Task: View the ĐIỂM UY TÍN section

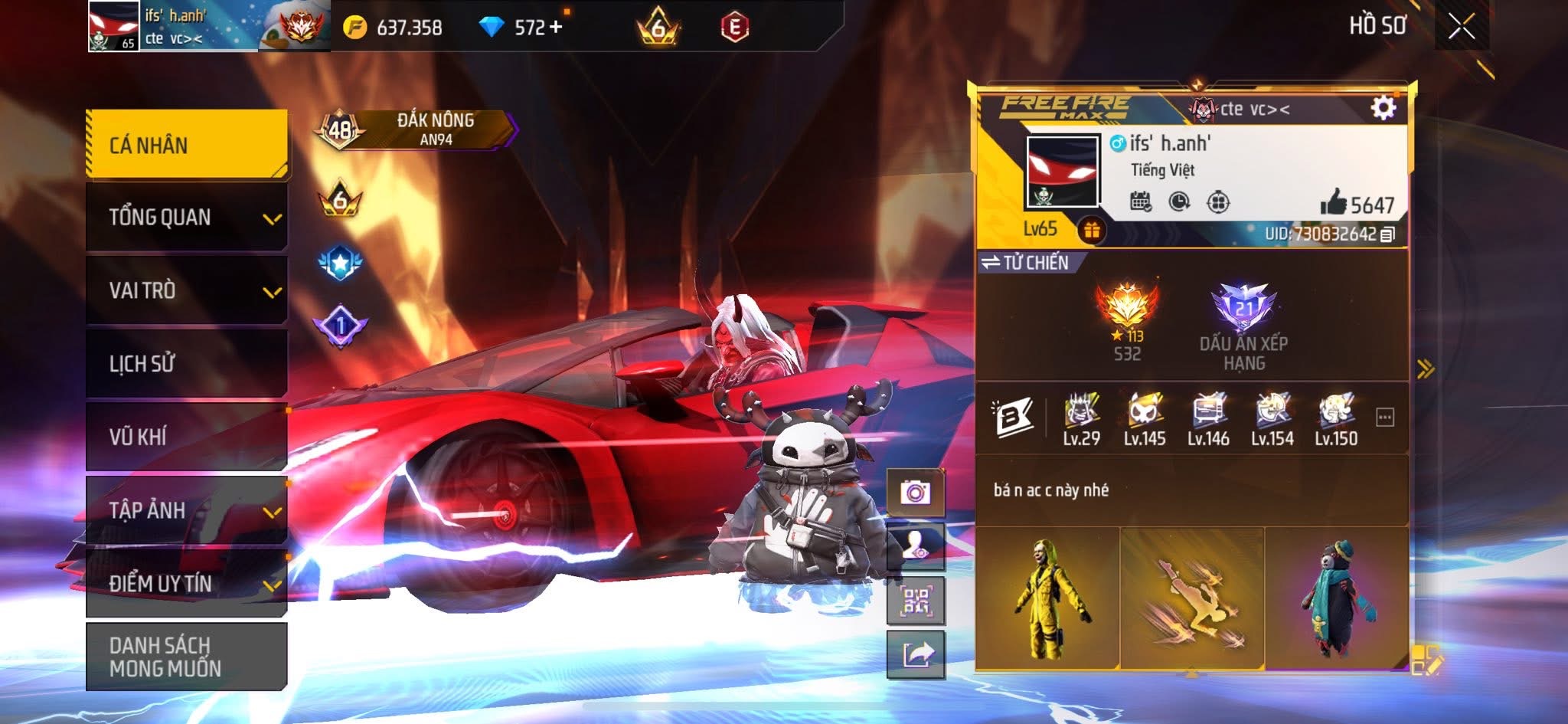Action: click(187, 584)
